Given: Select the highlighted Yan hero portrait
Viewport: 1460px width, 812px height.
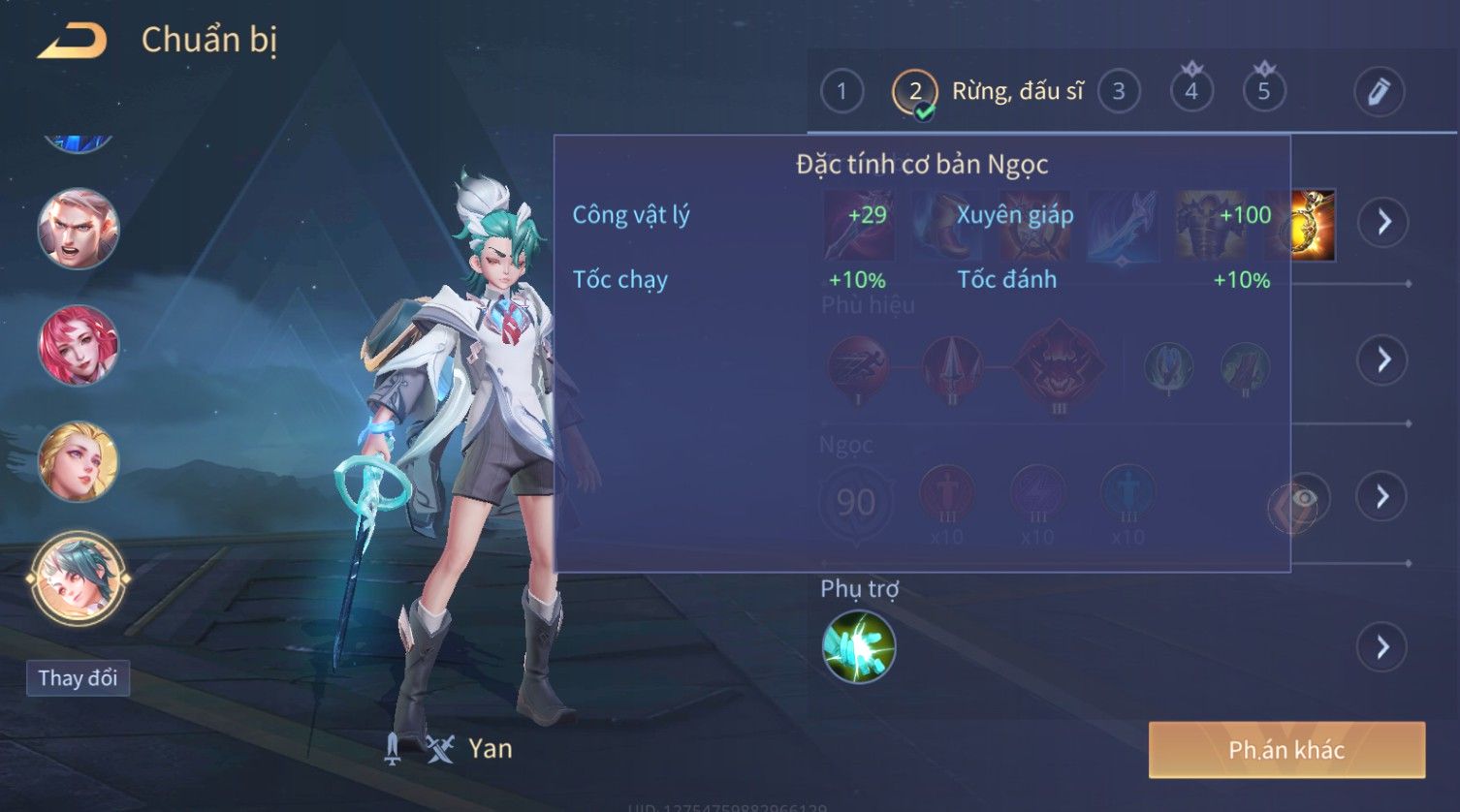Looking at the screenshot, I should (78, 578).
